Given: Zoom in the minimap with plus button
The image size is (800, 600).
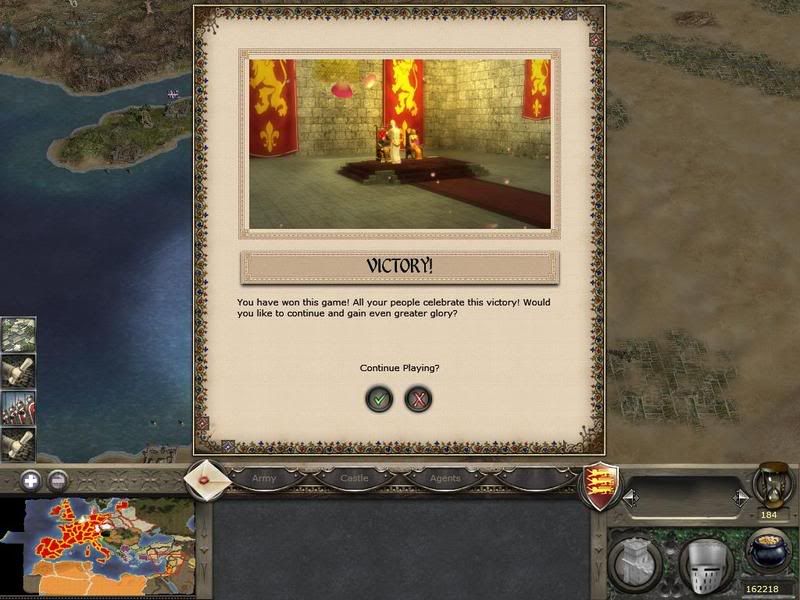Looking at the screenshot, I should [x=31, y=479].
